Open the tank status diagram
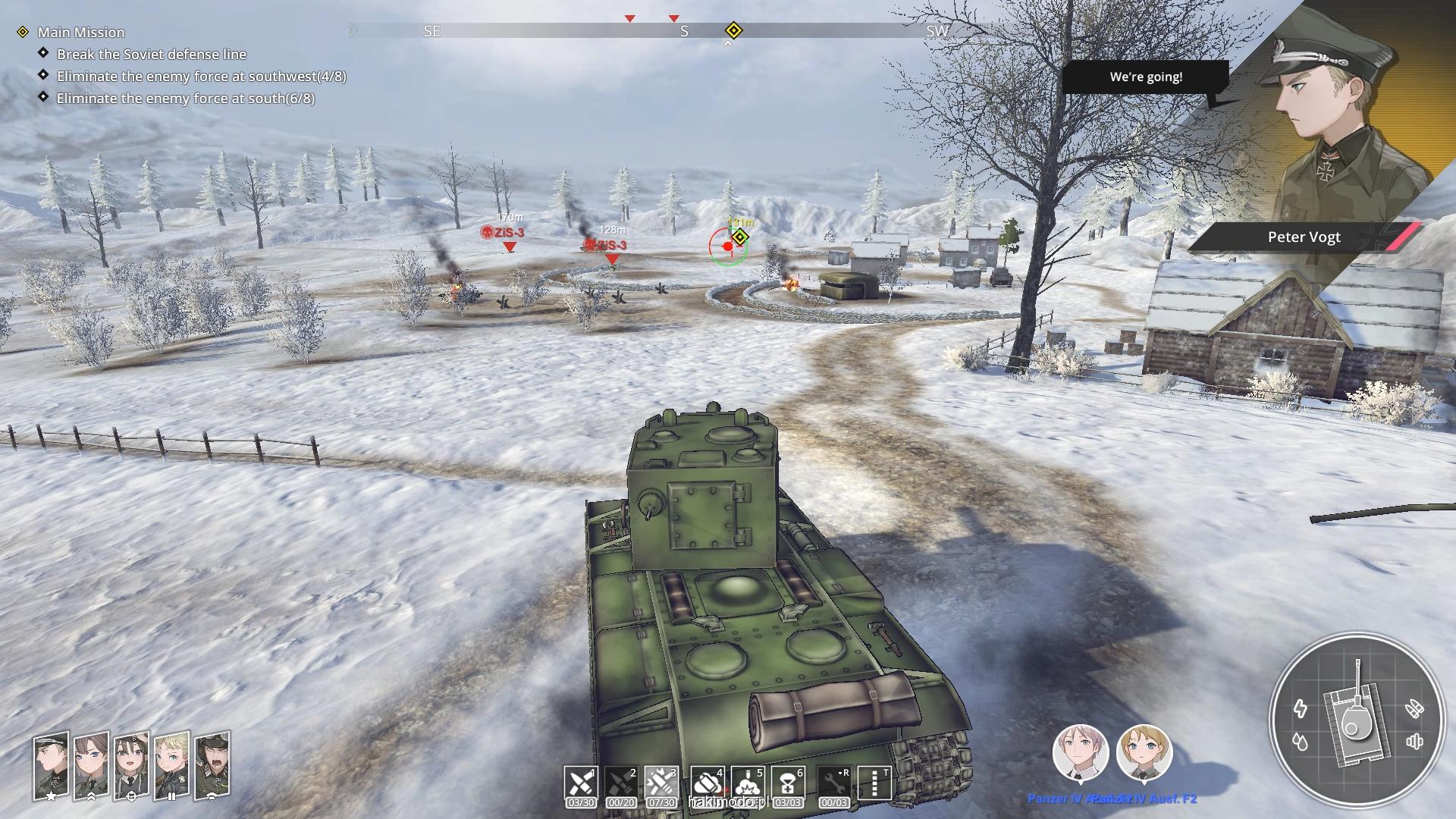This screenshot has width=1456, height=819. coord(1354,718)
